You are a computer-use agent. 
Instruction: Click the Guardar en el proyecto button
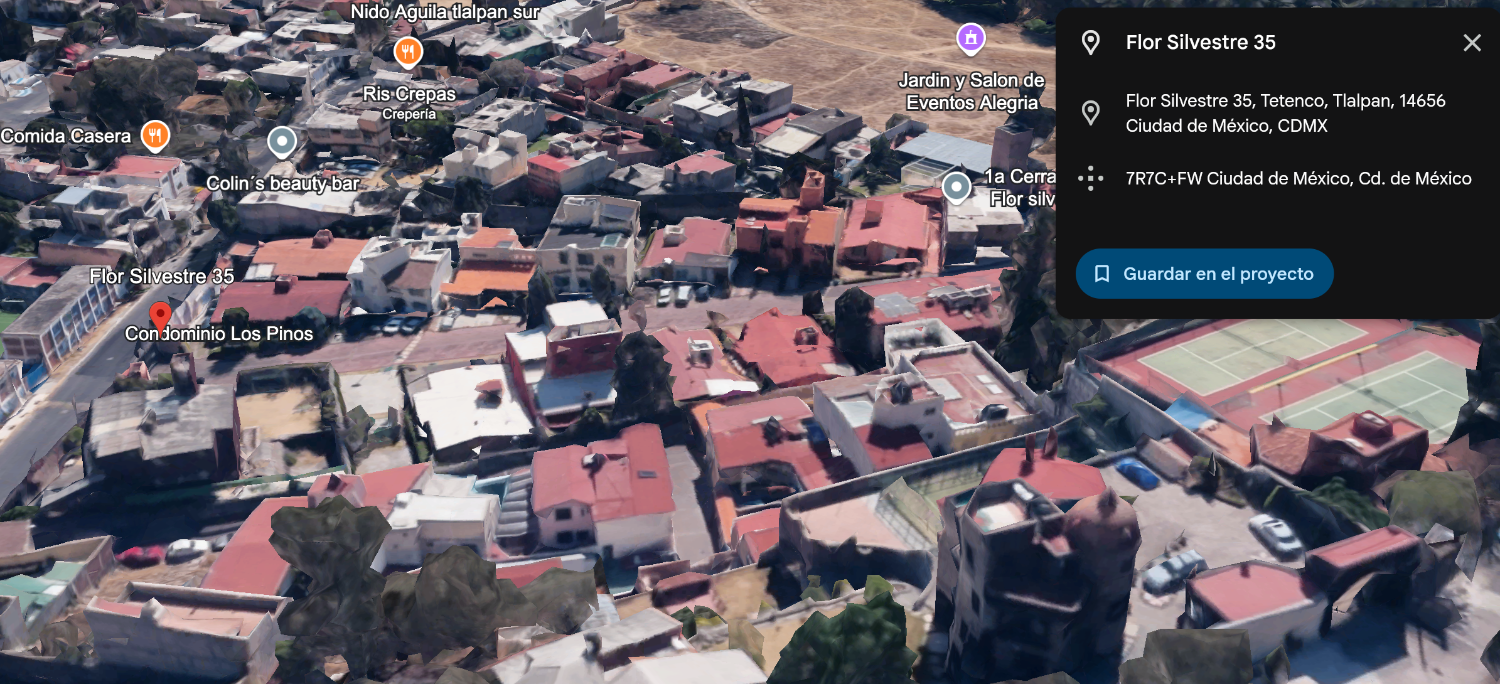[x=1204, y=274]
